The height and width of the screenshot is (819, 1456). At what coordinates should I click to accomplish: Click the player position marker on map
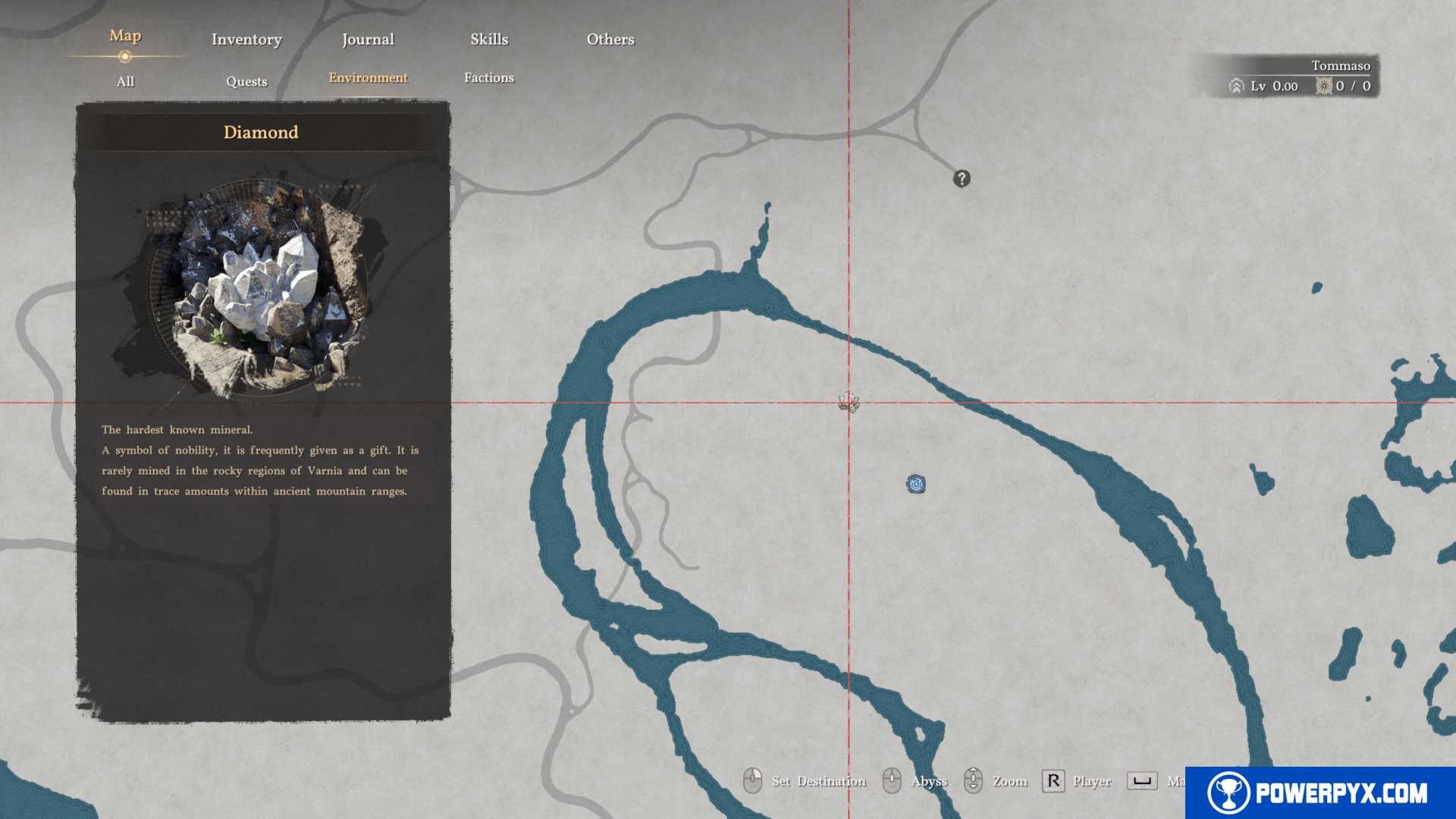tap(849, 402)
